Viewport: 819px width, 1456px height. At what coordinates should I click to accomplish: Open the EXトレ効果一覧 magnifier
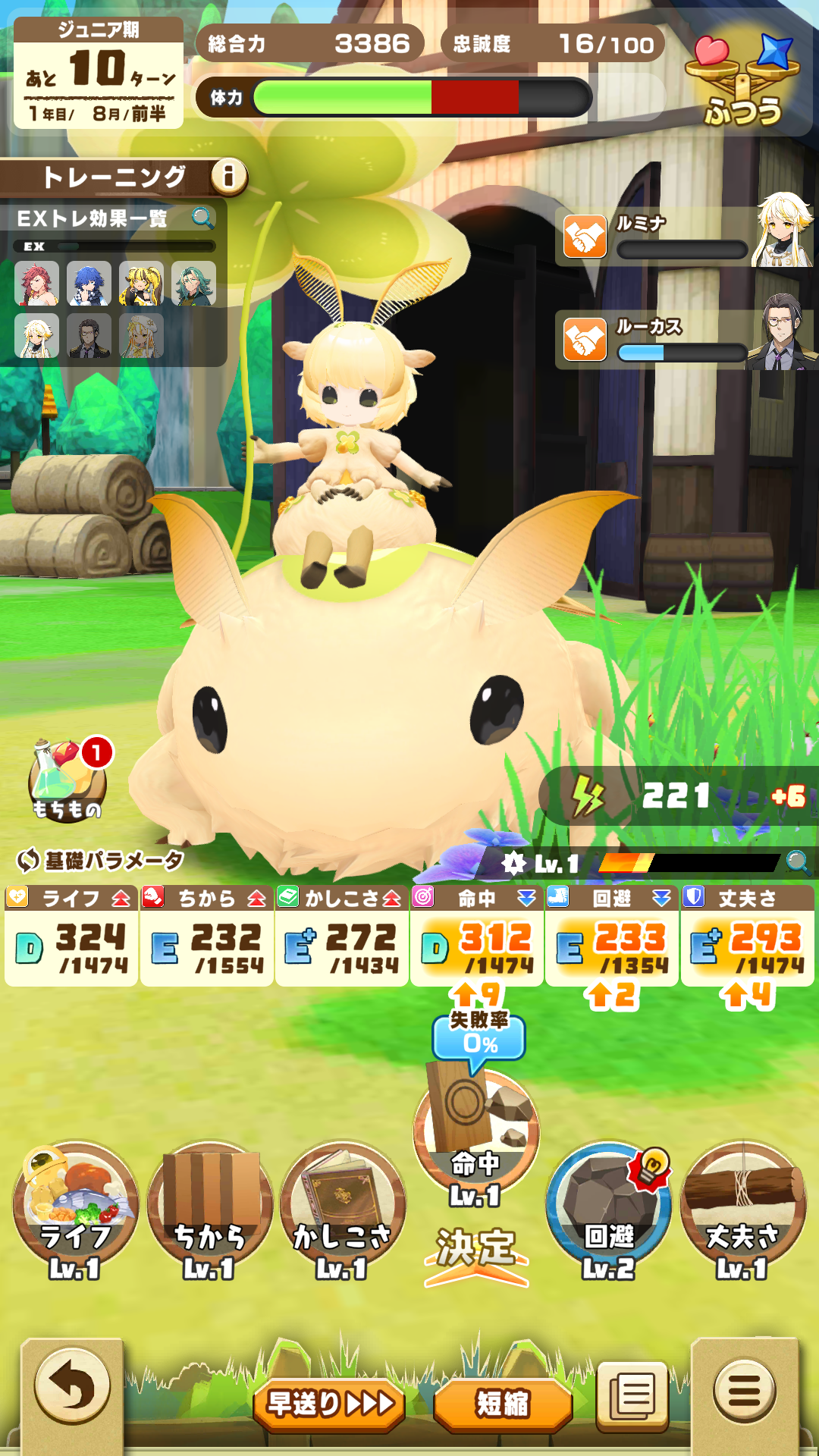click(202, 218)
